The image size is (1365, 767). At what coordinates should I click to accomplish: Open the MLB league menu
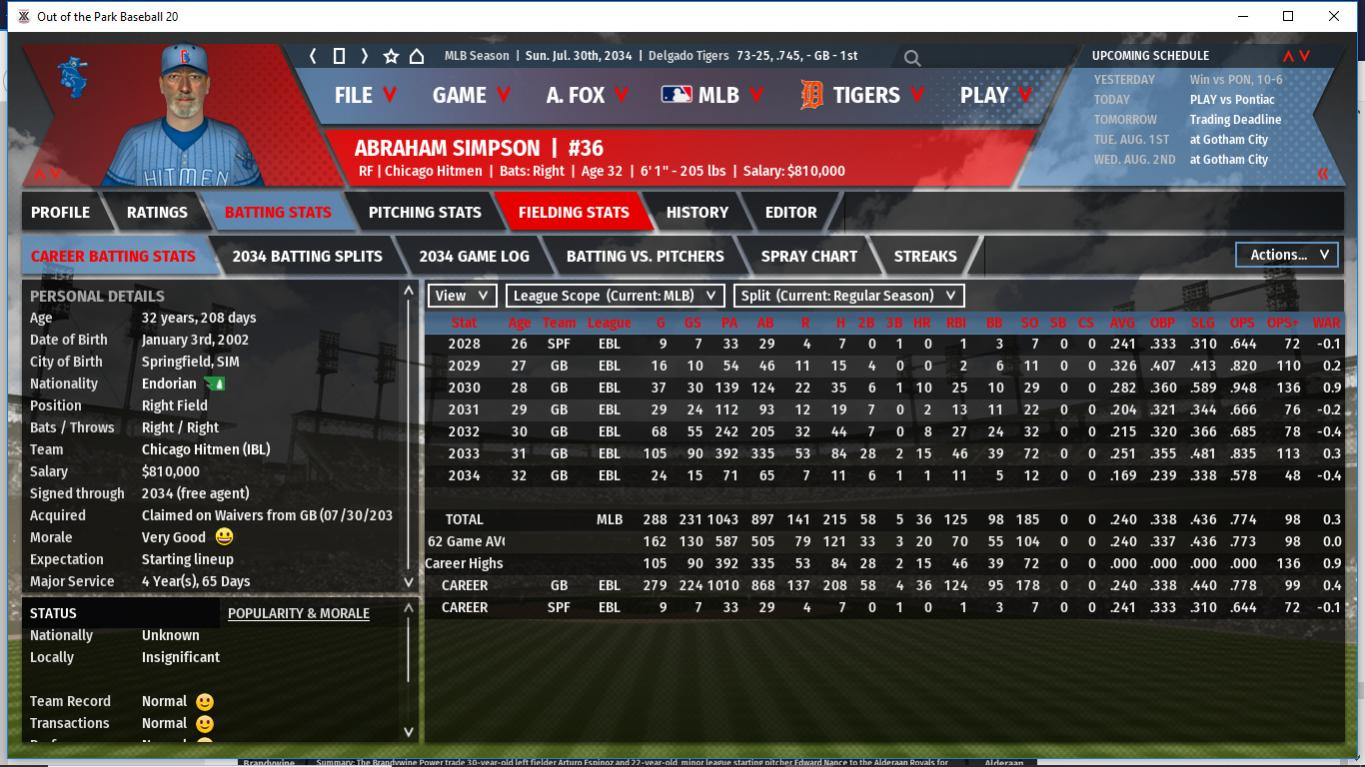tap(712, 95)
